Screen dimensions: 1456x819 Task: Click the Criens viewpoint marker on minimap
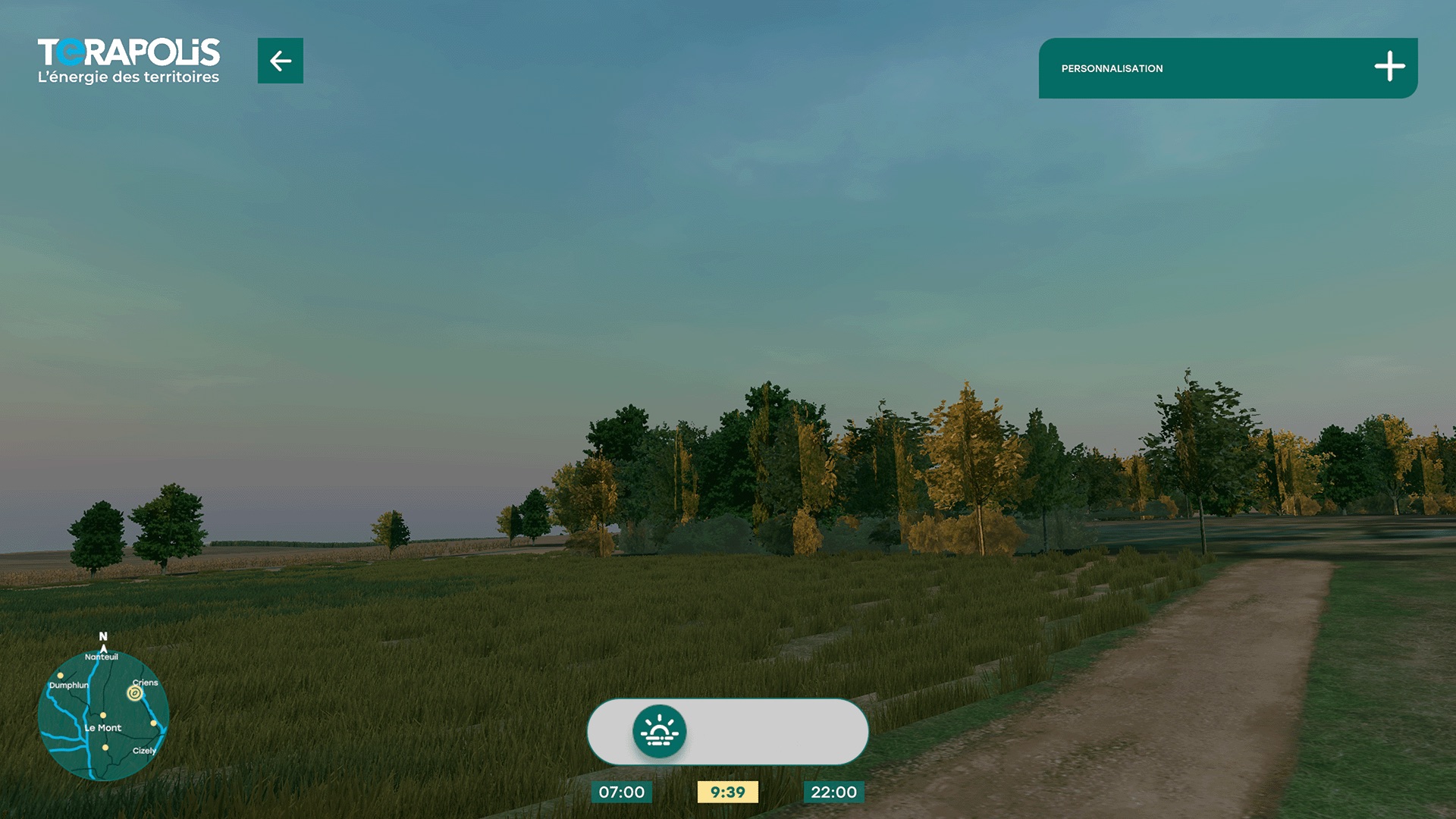click(x=135, y=693)
